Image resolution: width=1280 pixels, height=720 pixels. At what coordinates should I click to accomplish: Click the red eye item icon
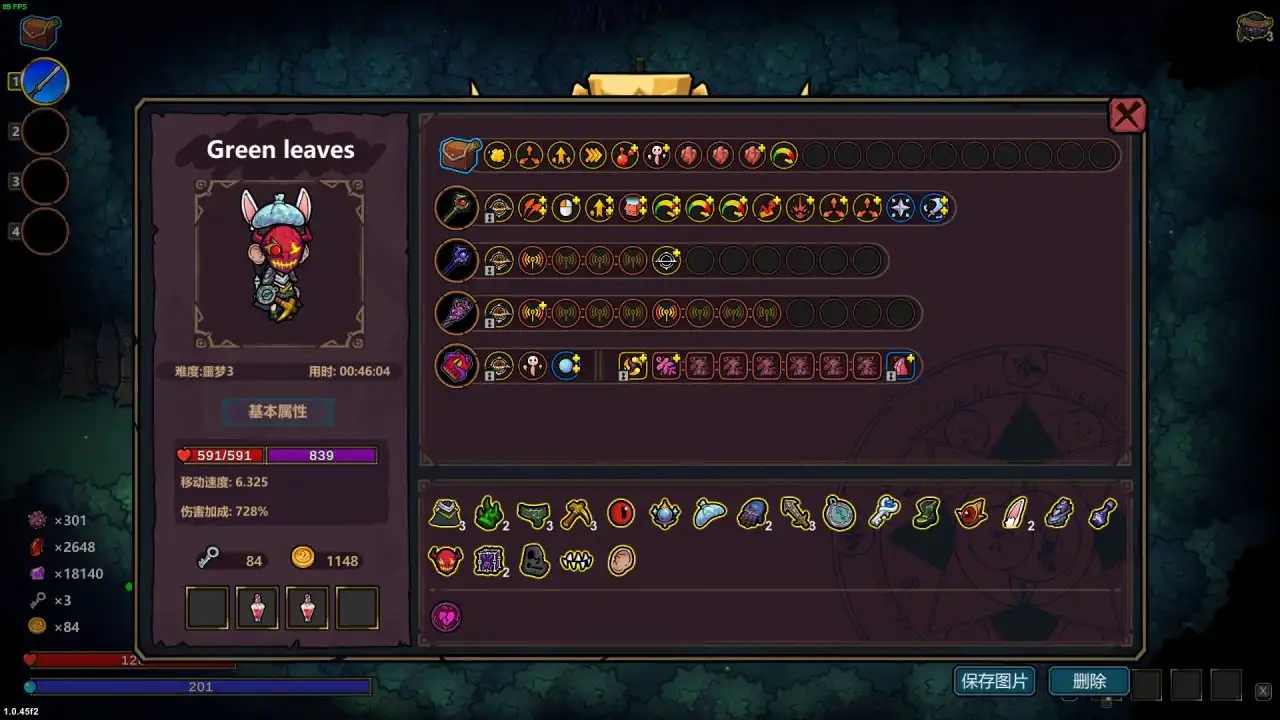point(619,513)
